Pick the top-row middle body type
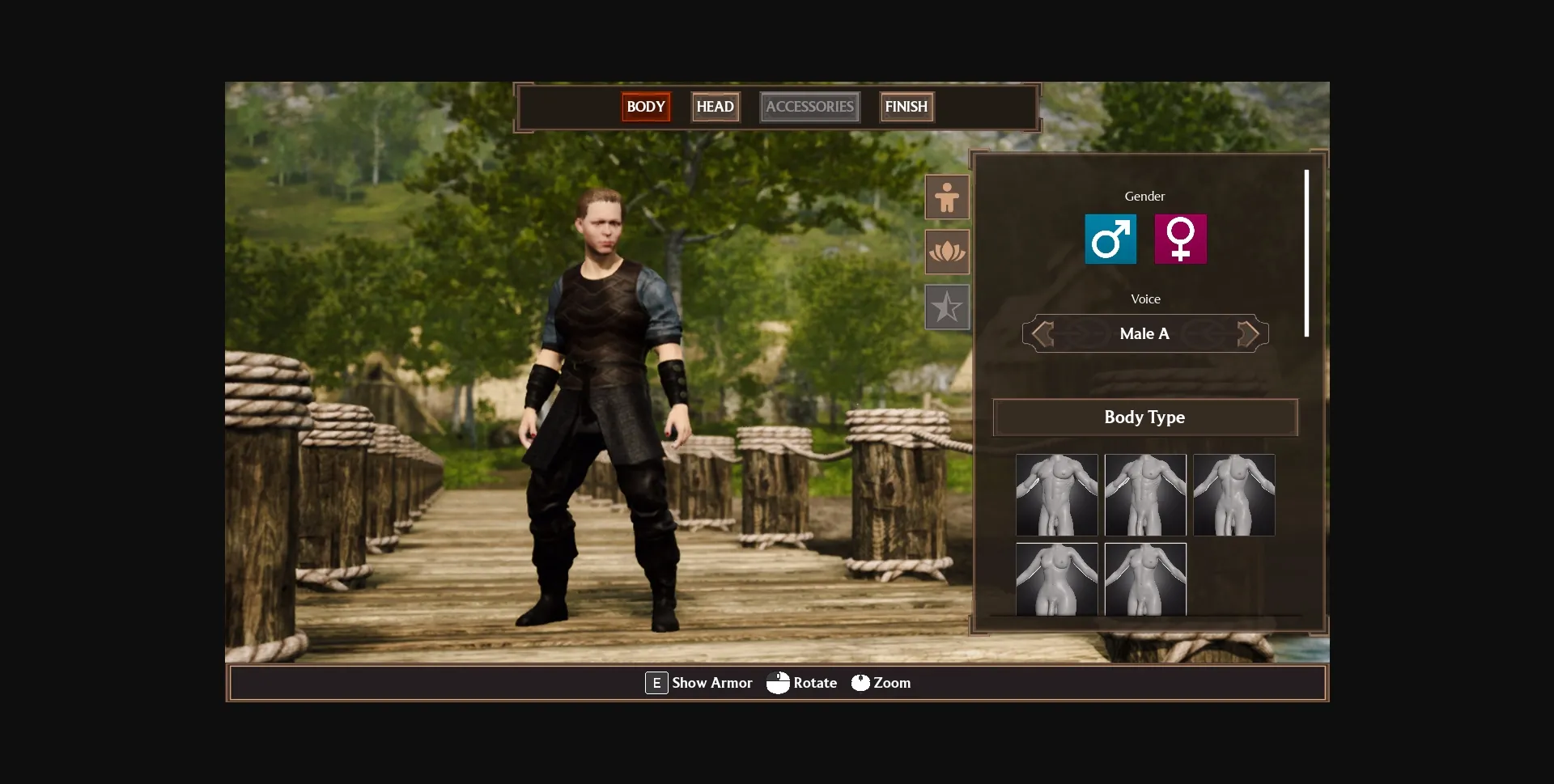The width and height of the screenshot is (1554, 784). pos(1145,494)
